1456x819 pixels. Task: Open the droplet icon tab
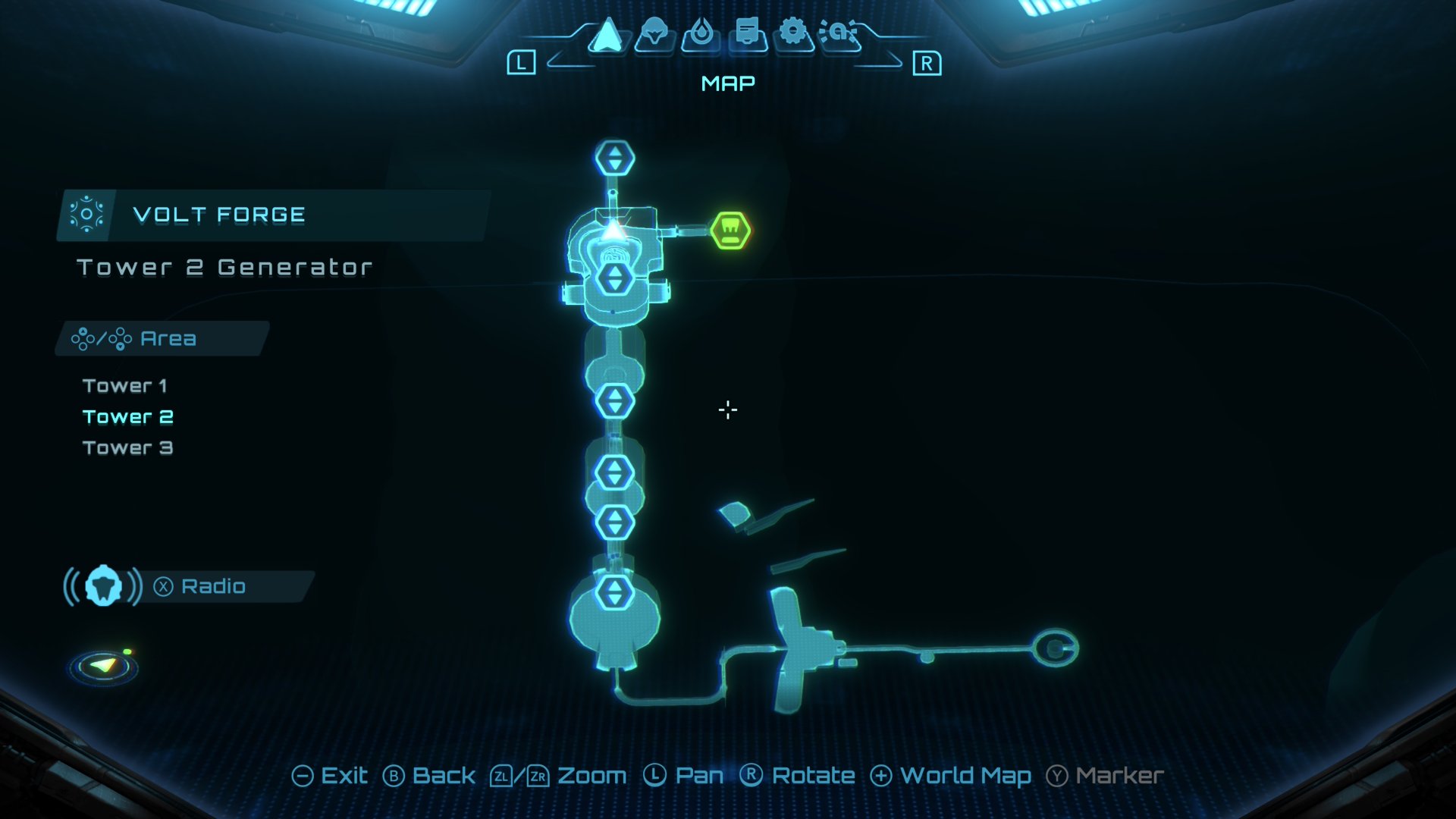701,34
